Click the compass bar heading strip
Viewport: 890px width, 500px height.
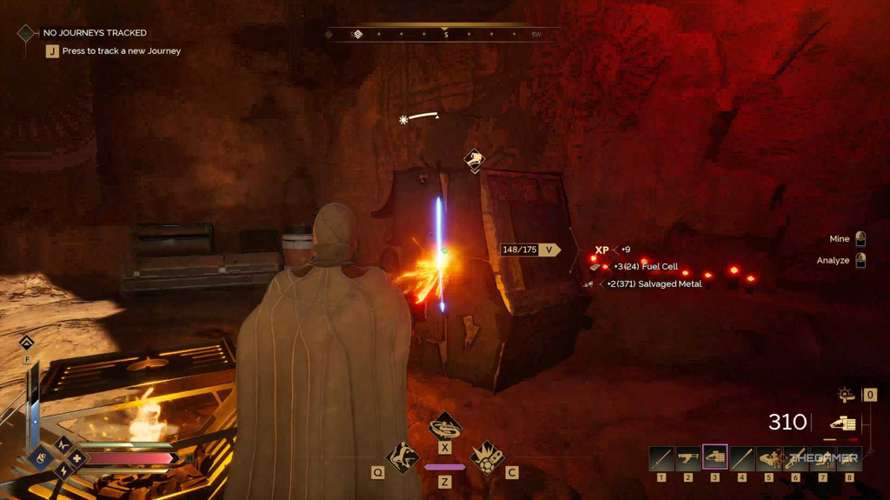tap(445, 34)
